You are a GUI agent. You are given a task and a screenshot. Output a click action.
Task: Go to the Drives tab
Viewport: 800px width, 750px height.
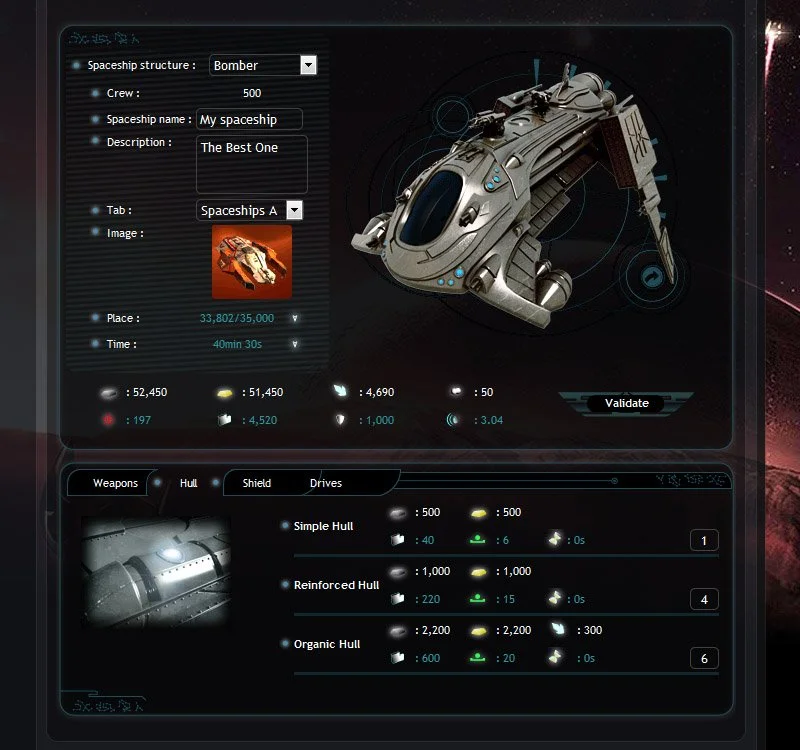pyautogui.click(x=326, y=483)
